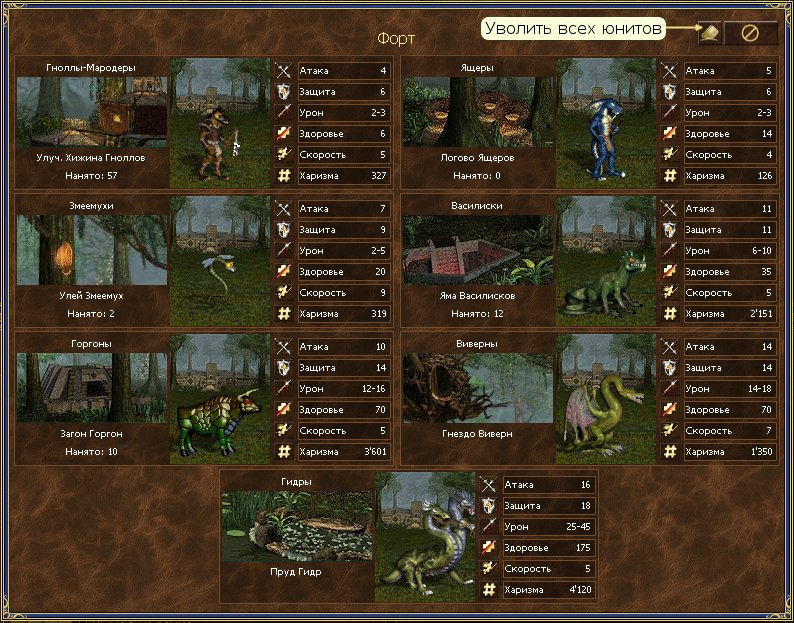794x623 pixels.
Task: Close the Fort screen with the cancel button
Action: pos(749,33)
